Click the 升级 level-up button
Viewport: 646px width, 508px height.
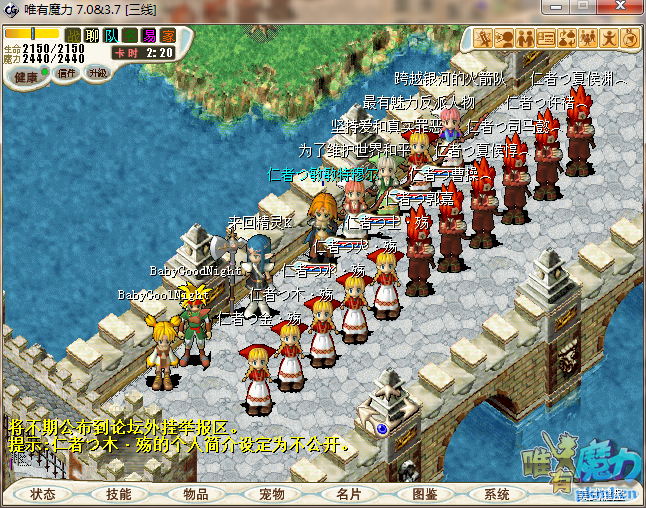click(98, 73)
